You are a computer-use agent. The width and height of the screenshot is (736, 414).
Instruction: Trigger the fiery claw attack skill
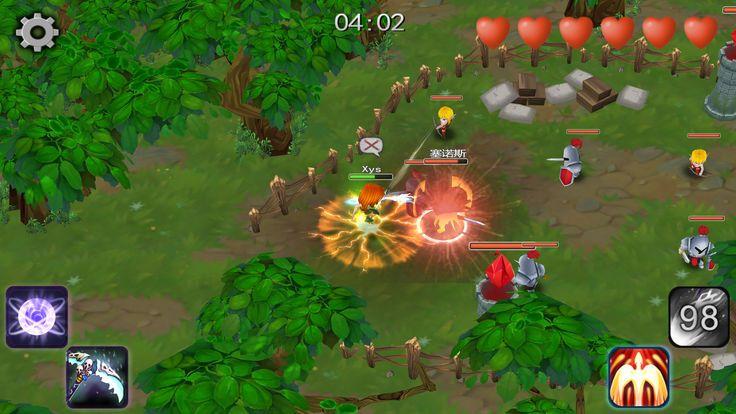point(638,377)
